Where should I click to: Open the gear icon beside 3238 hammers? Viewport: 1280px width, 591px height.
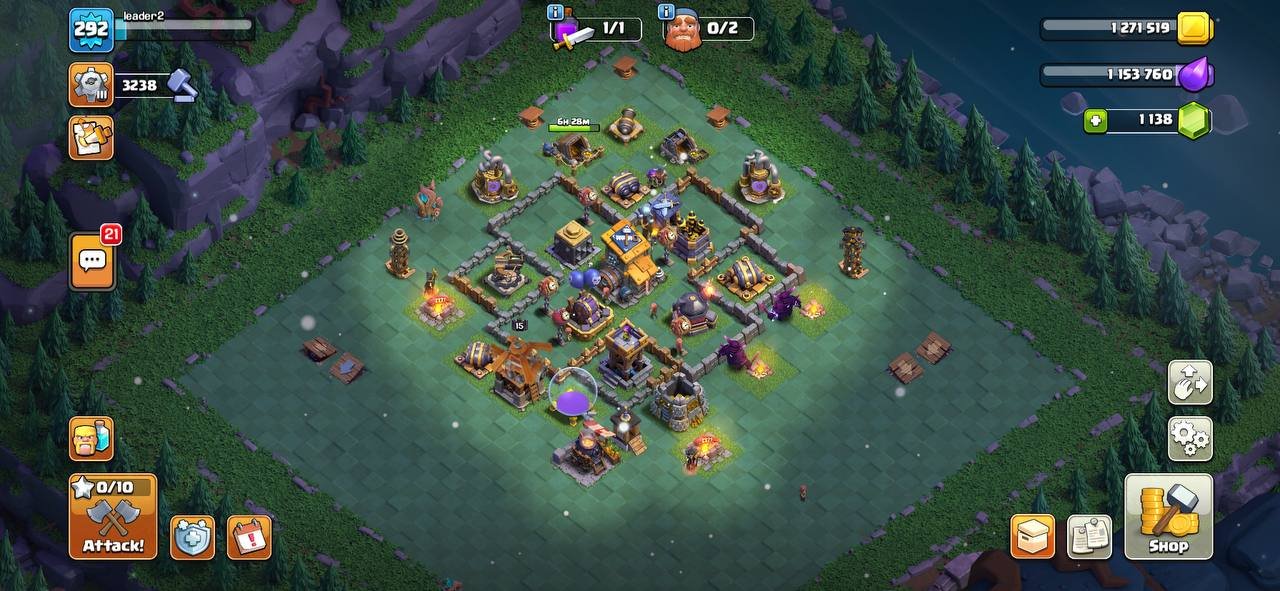click(91, 85)
